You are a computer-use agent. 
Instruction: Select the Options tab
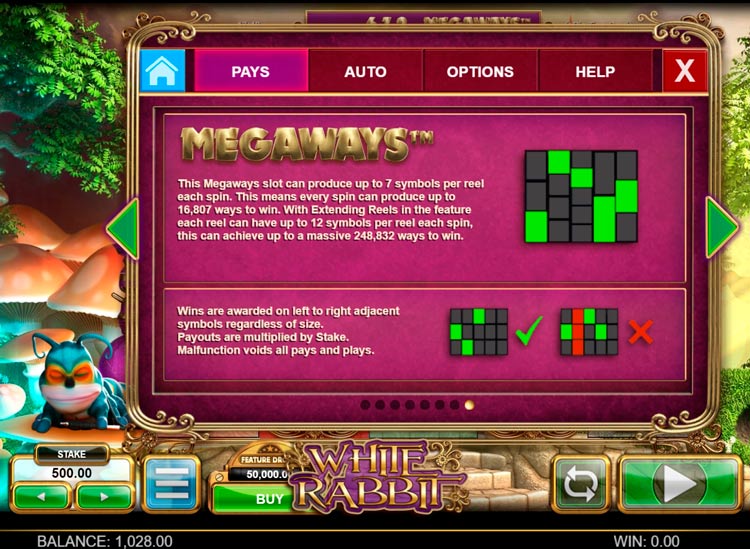[x=480, y=72]
